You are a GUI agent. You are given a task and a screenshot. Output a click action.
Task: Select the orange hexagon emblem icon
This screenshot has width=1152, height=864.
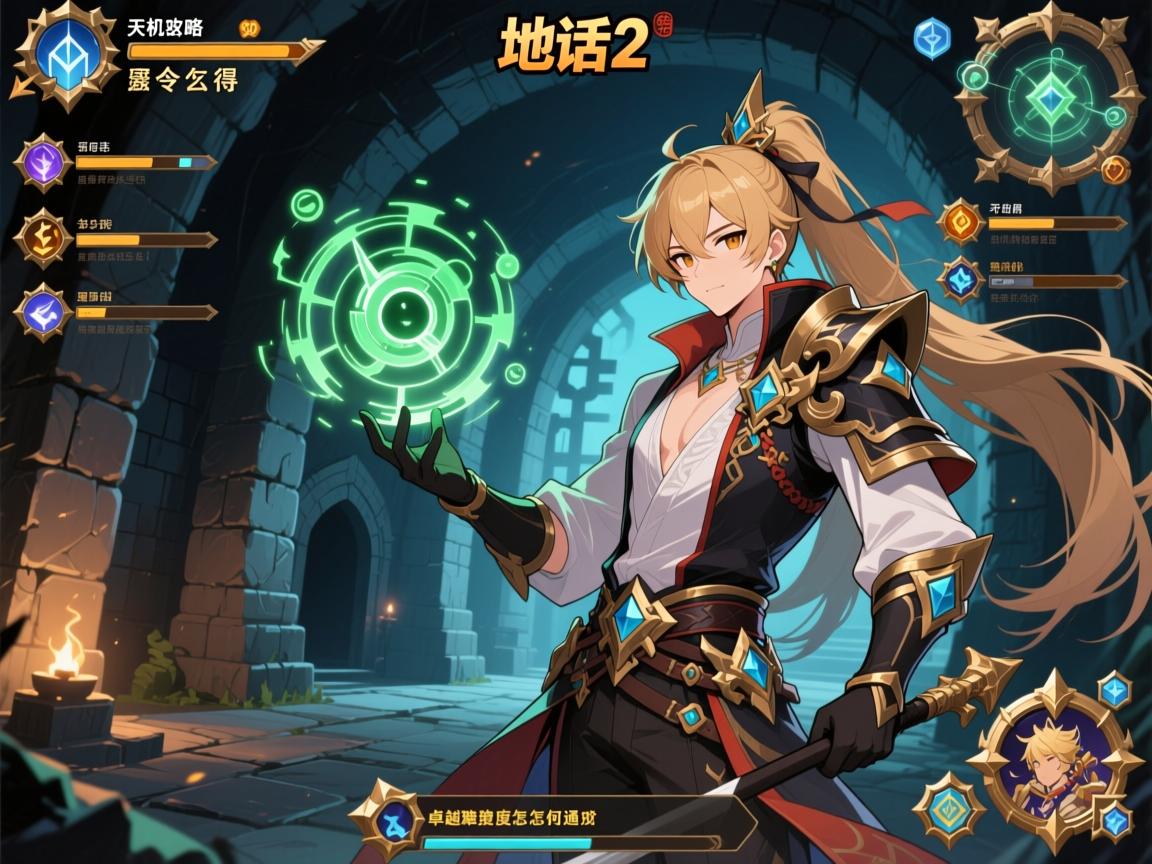click(961, 222)
